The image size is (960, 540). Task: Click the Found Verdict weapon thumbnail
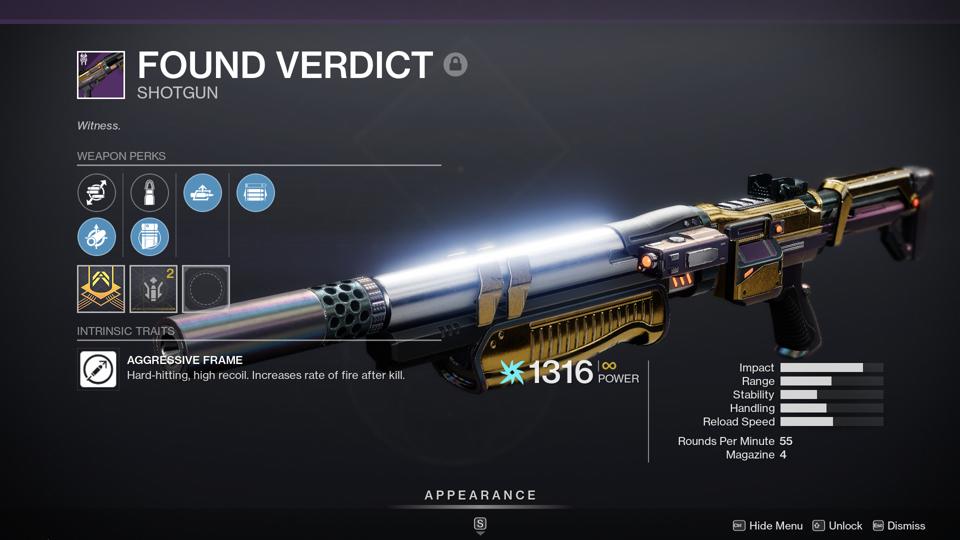[x=101, y=75]
